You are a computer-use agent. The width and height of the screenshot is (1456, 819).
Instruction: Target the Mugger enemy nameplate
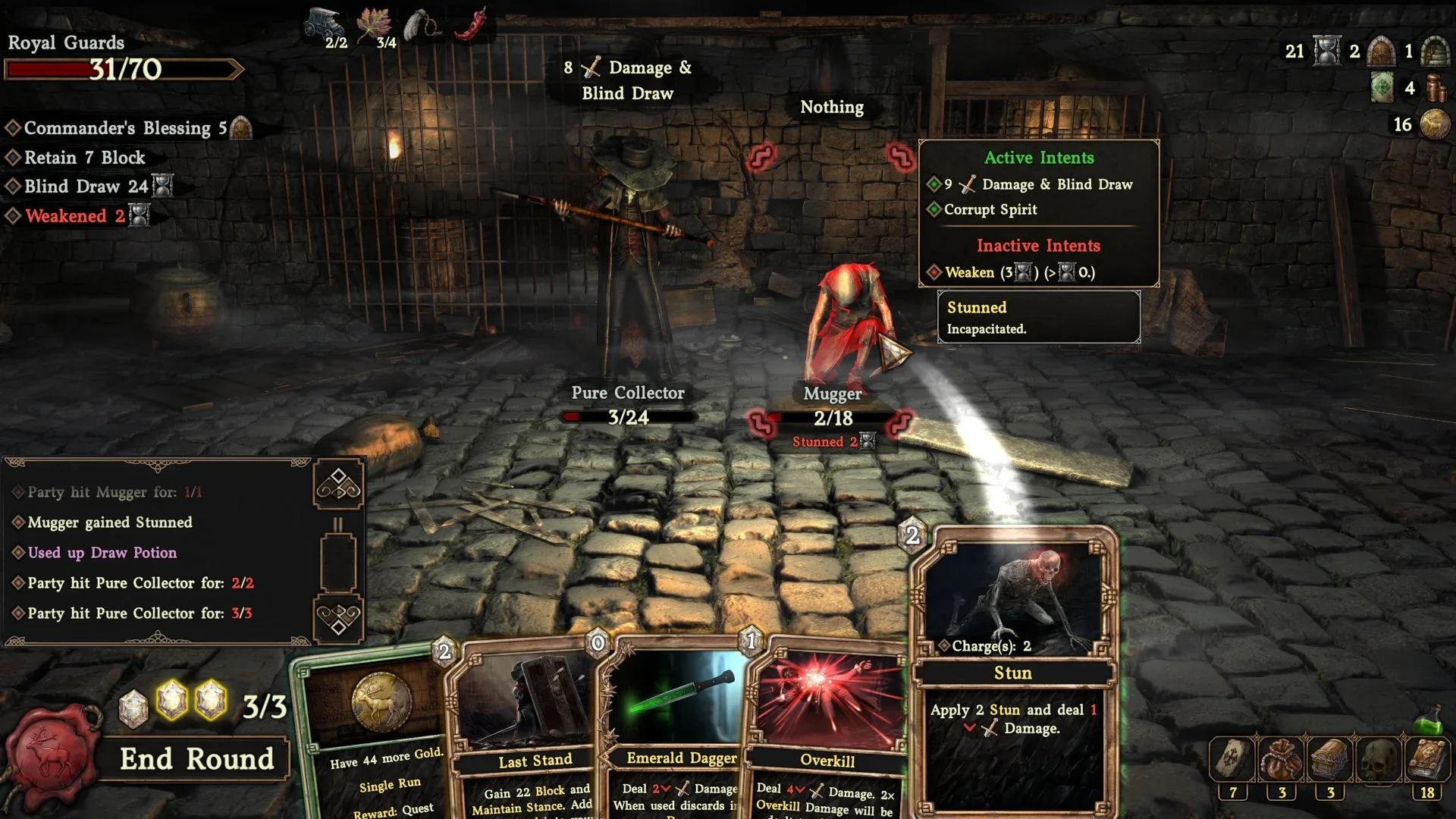[832, 394]
